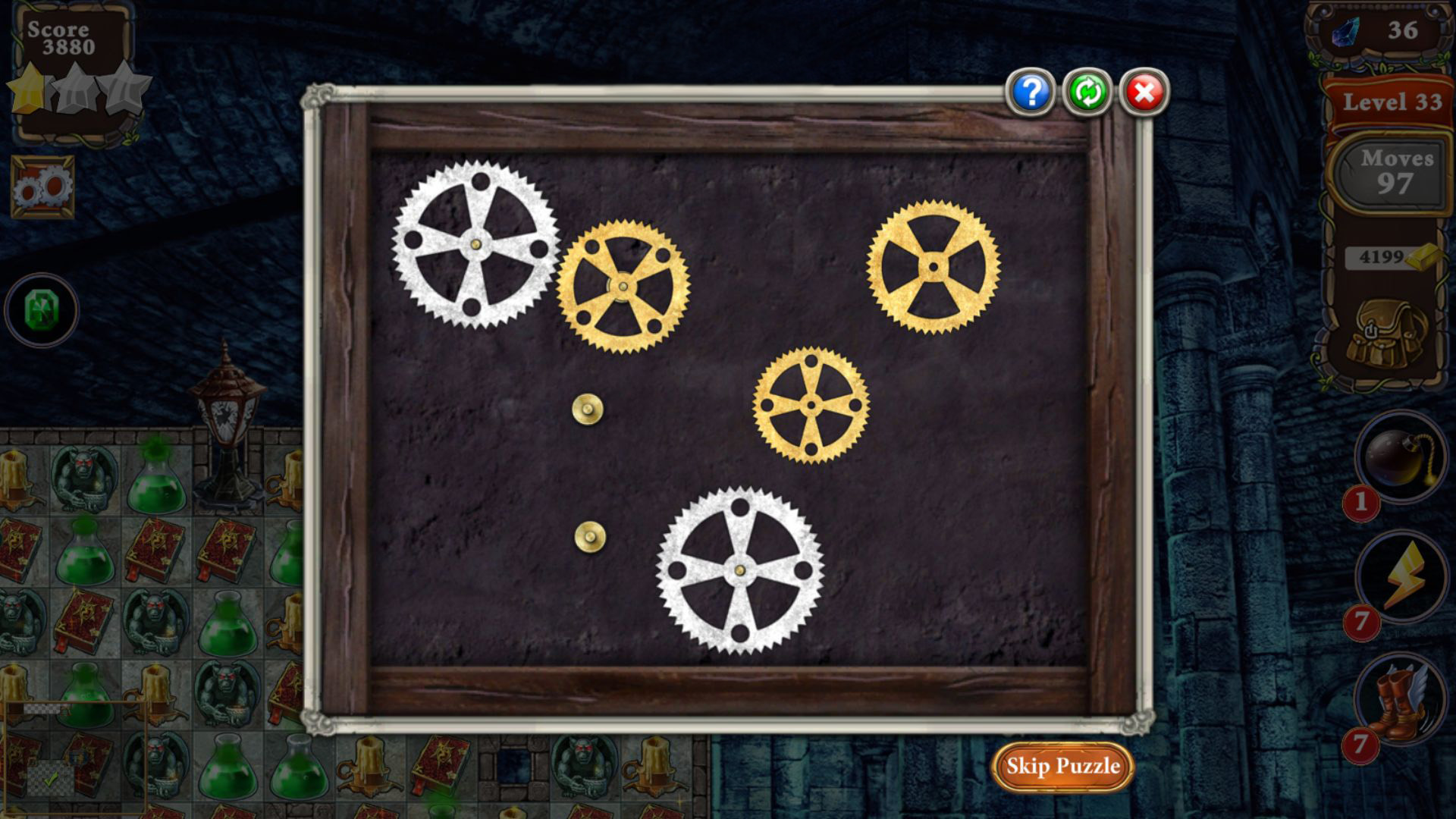Reset the puzzle with green refresh button
This screenshot has height=819, width=1456.
pos(1087,93)
